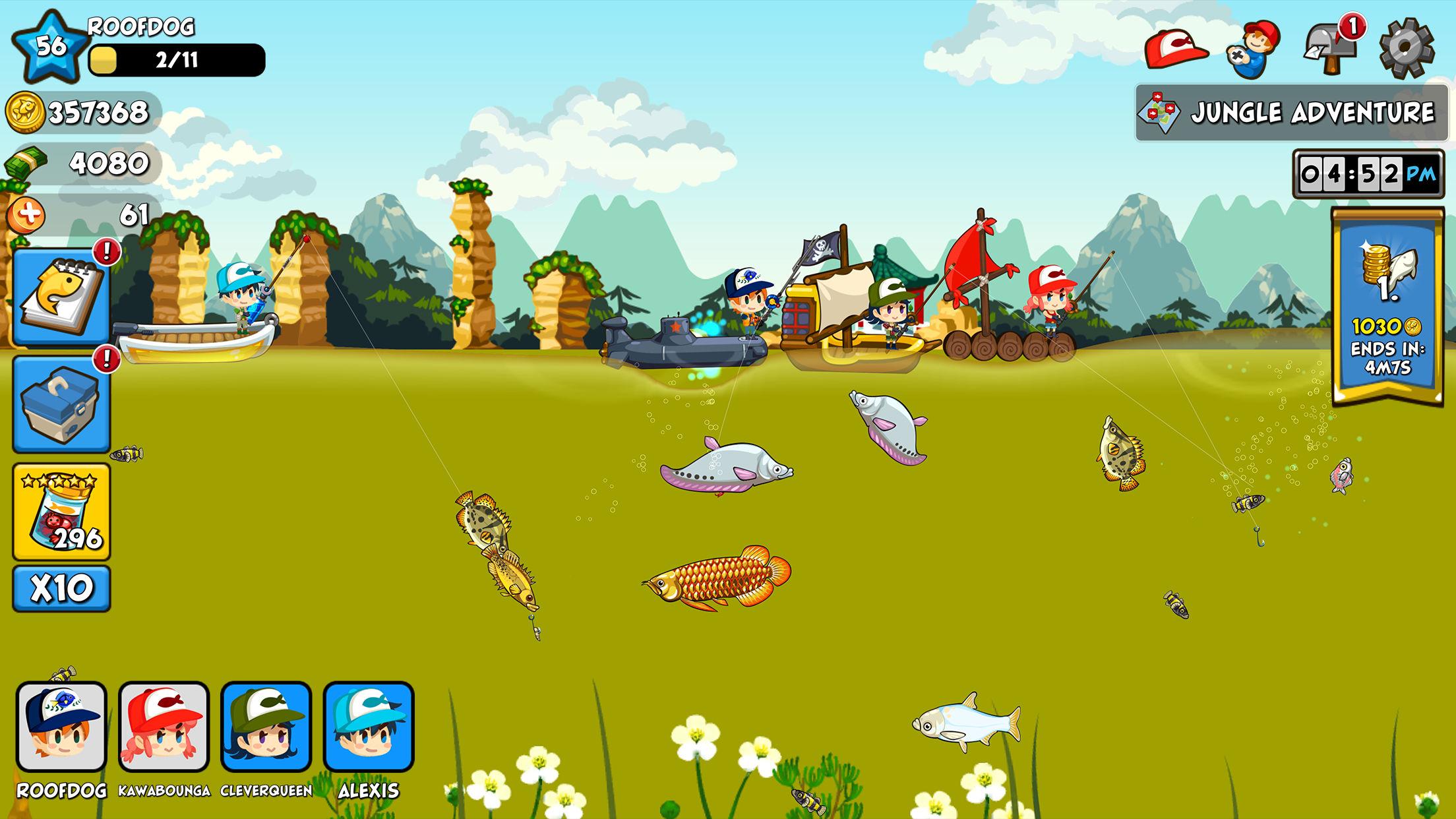This screenshot has width=1456, height=819.
Task: Open the character customization screen
Action: click(x=1254, y=46)
